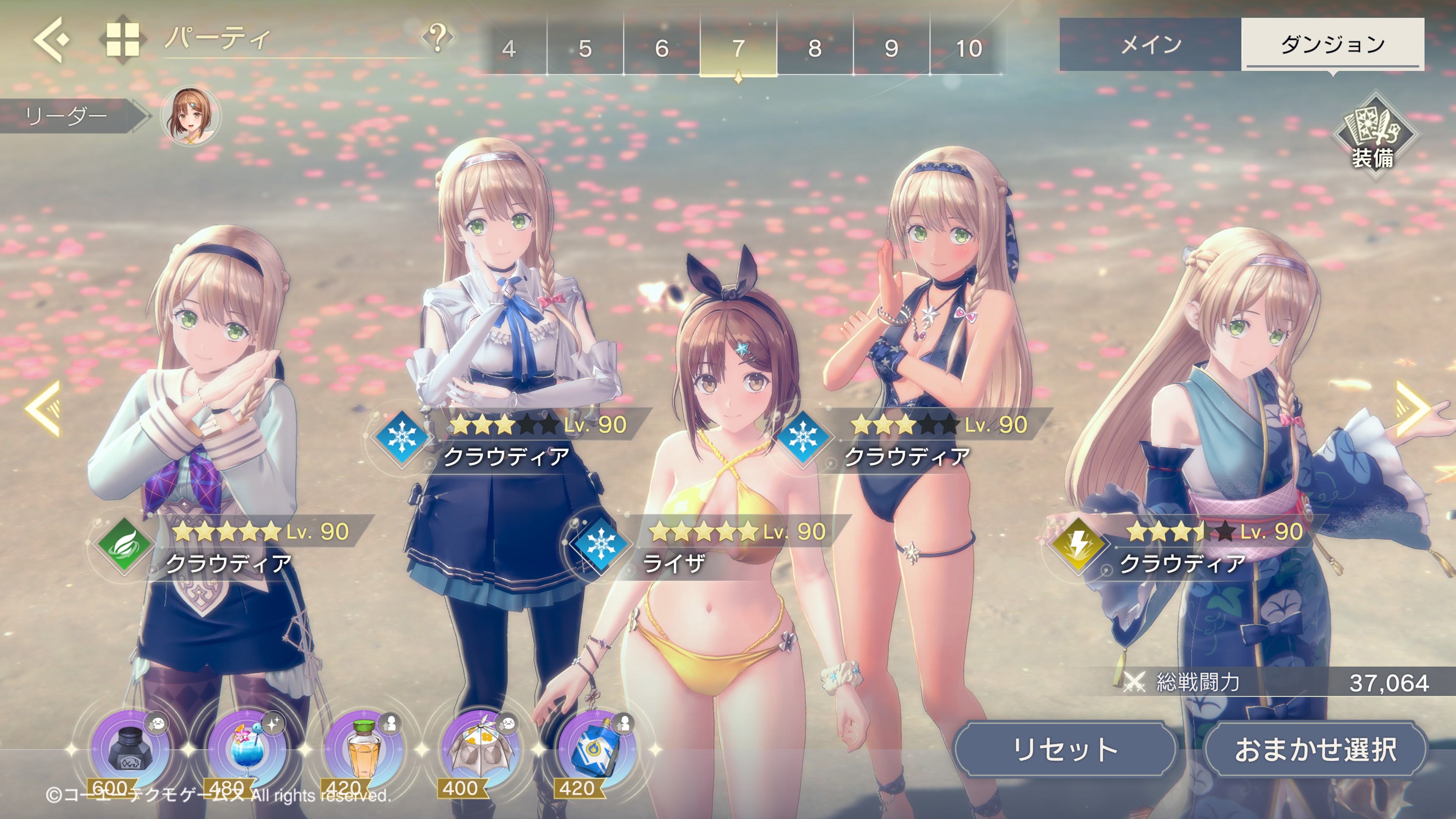Select the ダンジョン tab
Image resolution: width=1456 pixels, height=819 pixels.
click(x=1332, y=44)
